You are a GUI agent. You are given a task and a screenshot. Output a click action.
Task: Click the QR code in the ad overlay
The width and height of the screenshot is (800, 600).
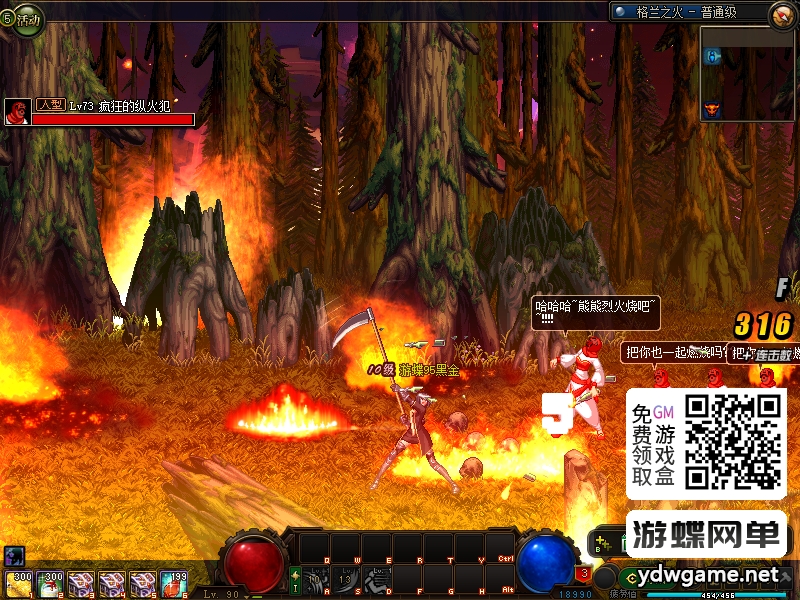[734, 442]
